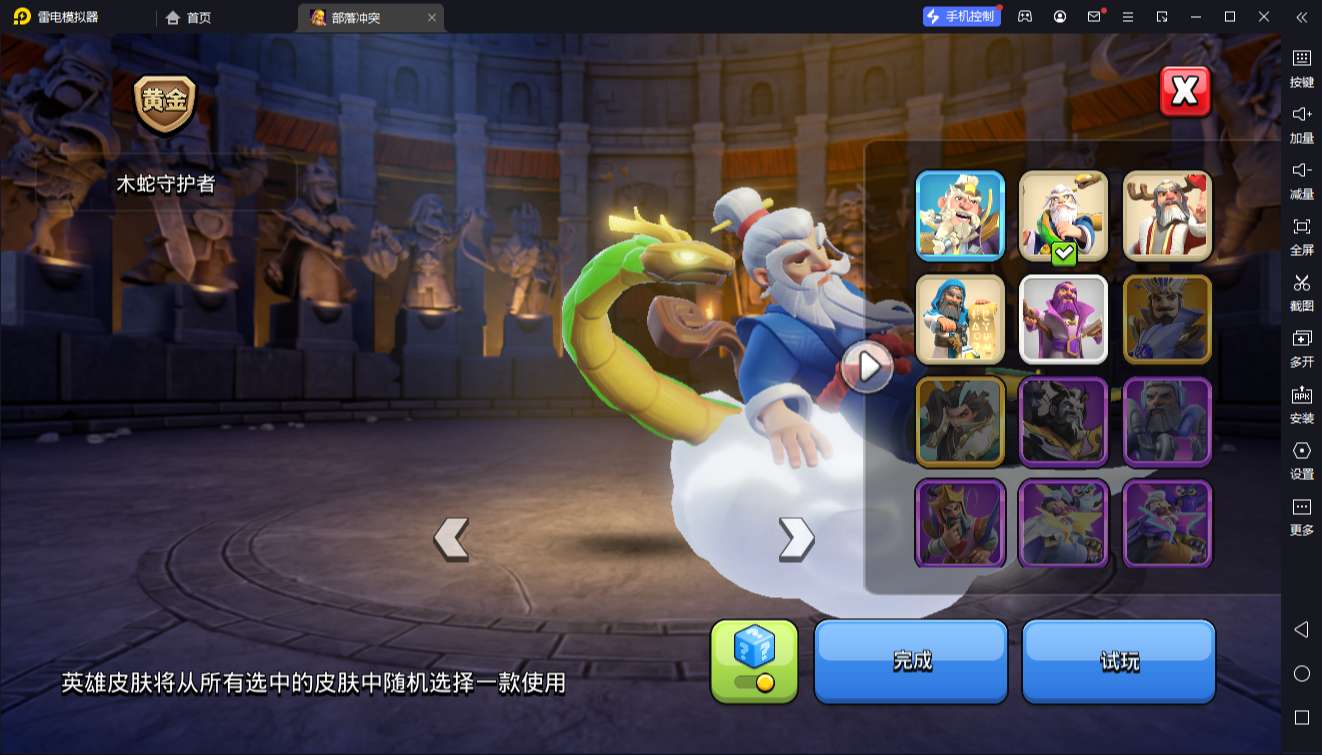Open the message inbox envelope icon

tap(1093, 17)
